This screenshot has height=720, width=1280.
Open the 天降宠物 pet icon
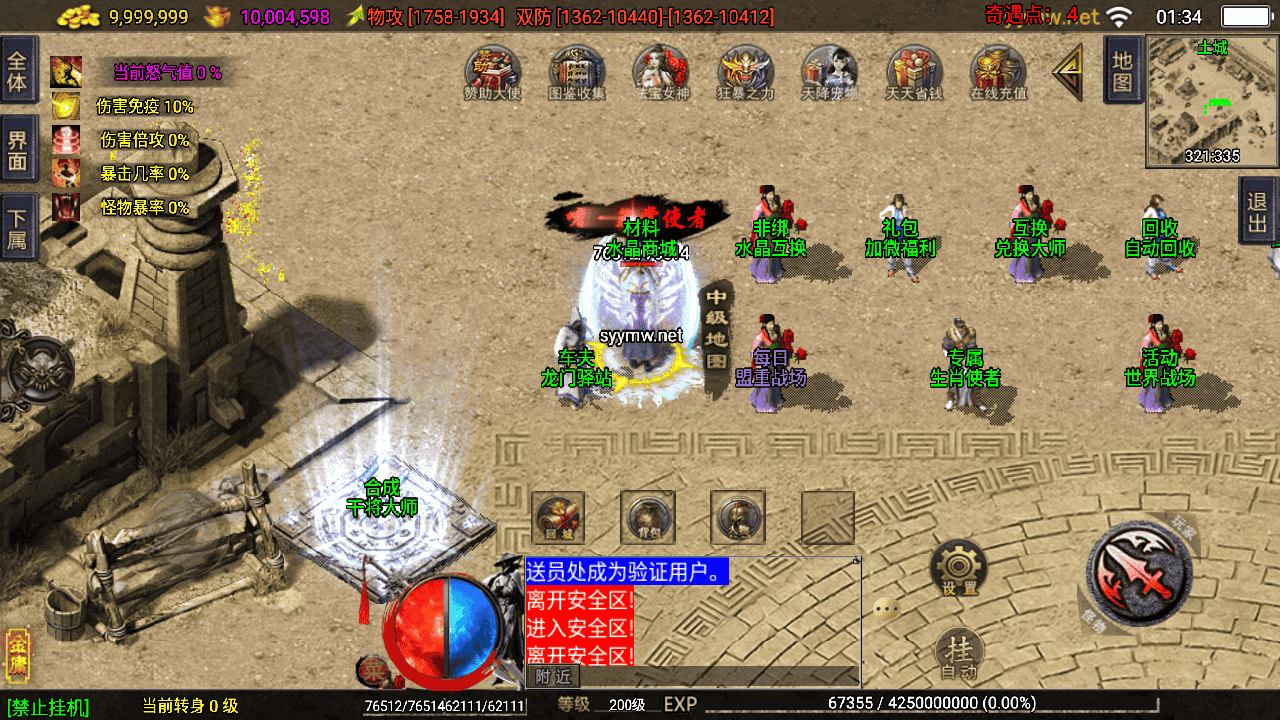830,72
